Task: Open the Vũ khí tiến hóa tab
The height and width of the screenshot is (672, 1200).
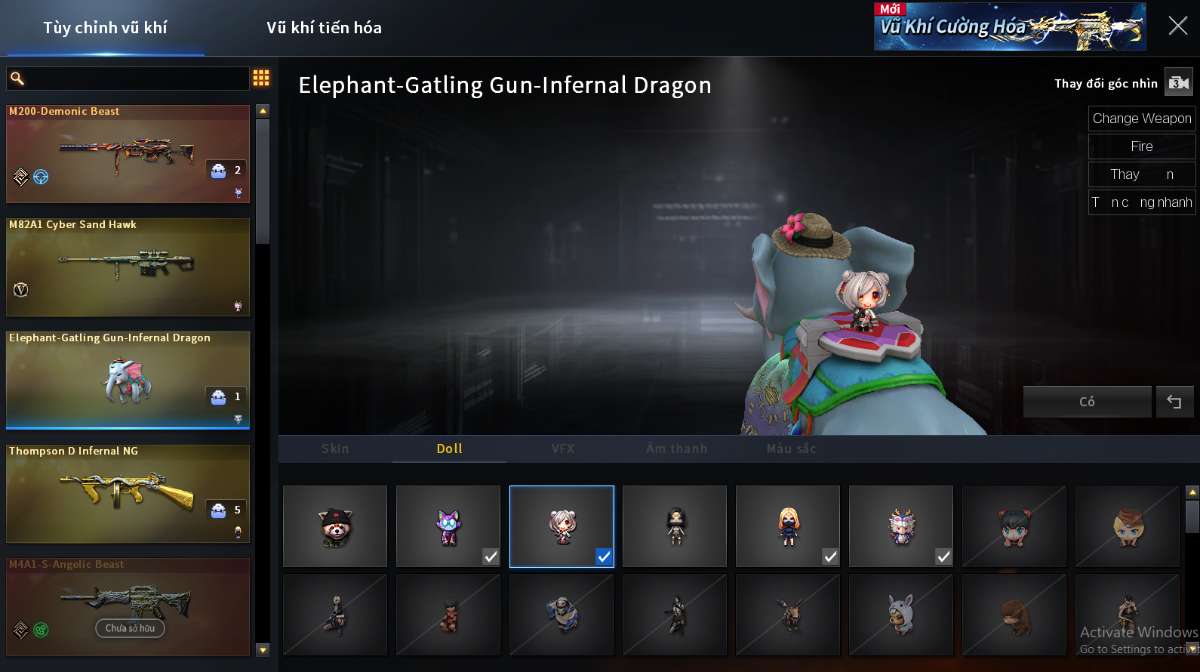Action: 324,28
